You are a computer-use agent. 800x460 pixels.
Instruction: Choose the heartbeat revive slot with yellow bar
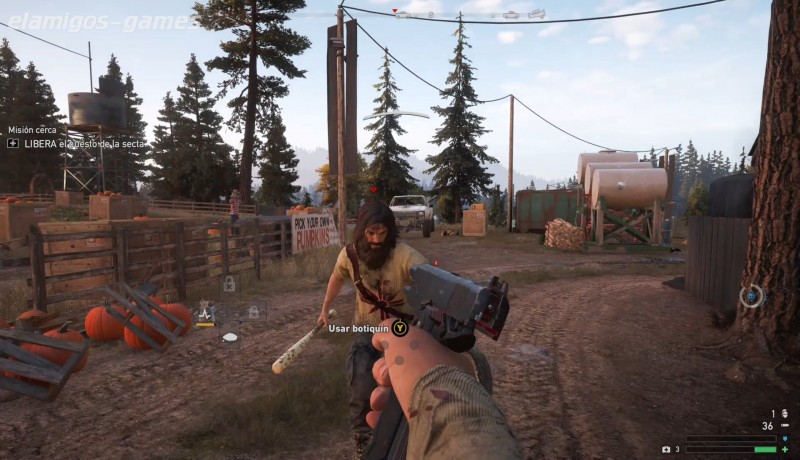(x=206, y=314)
